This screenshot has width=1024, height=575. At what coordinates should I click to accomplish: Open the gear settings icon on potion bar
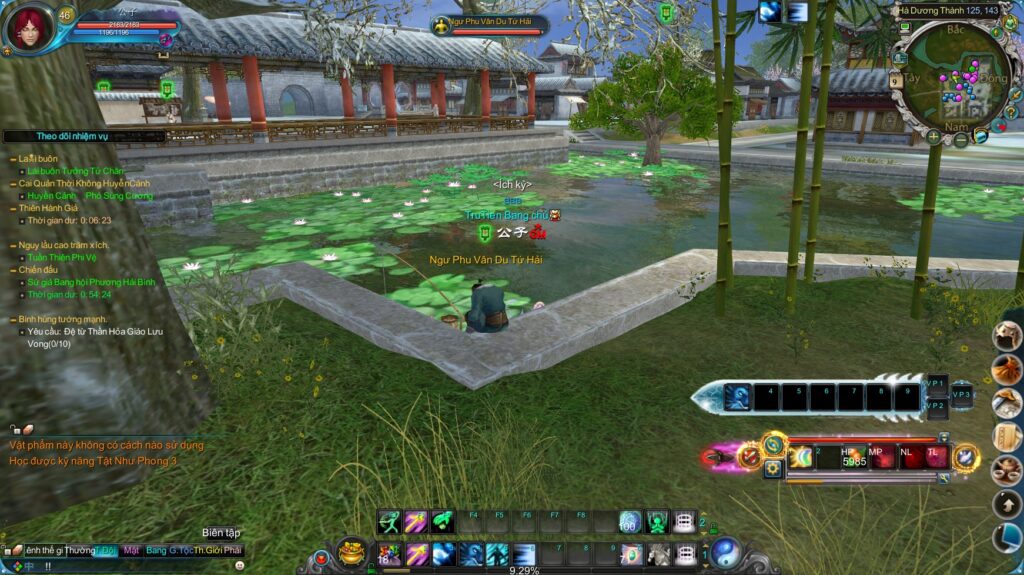(x=773, y=468)
